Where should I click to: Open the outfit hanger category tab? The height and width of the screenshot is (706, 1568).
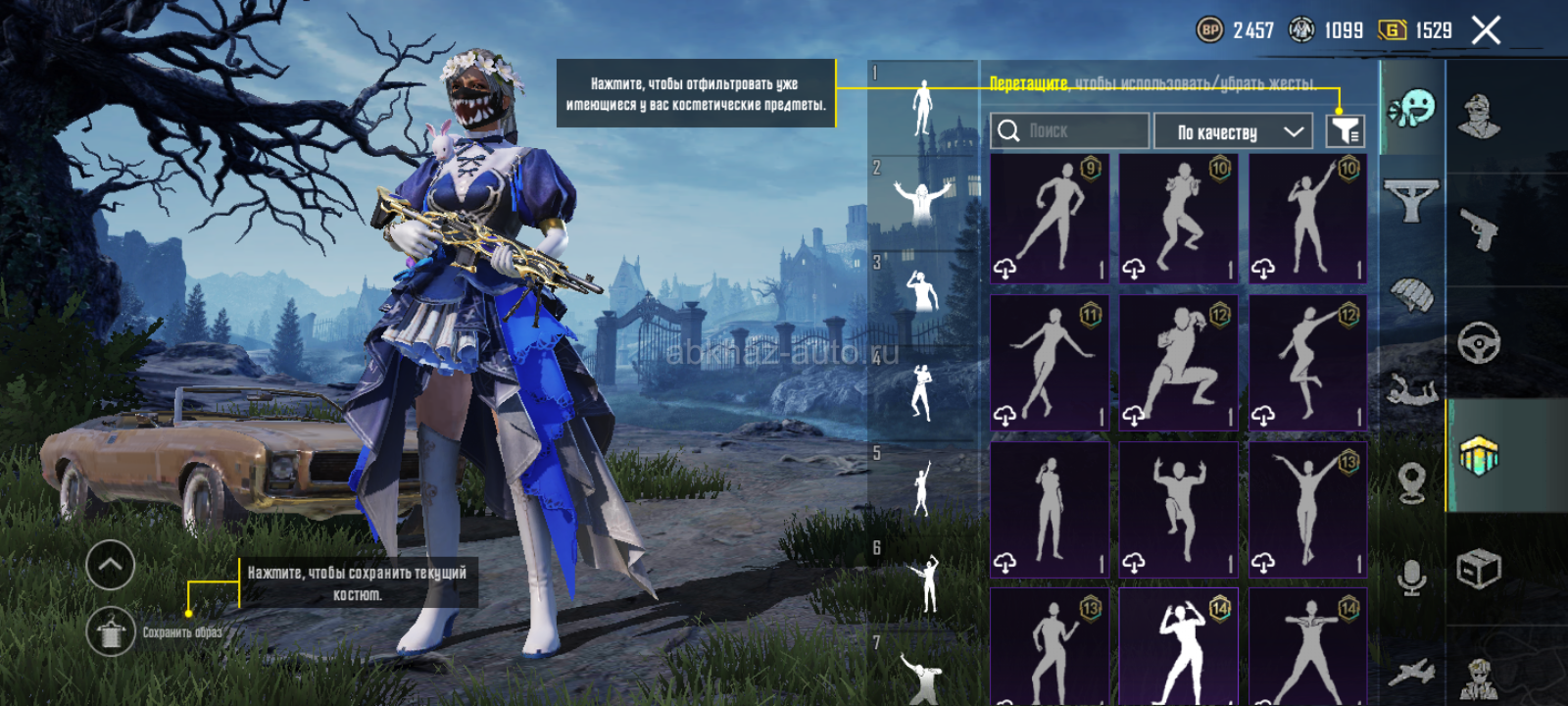pos(1411,199)
